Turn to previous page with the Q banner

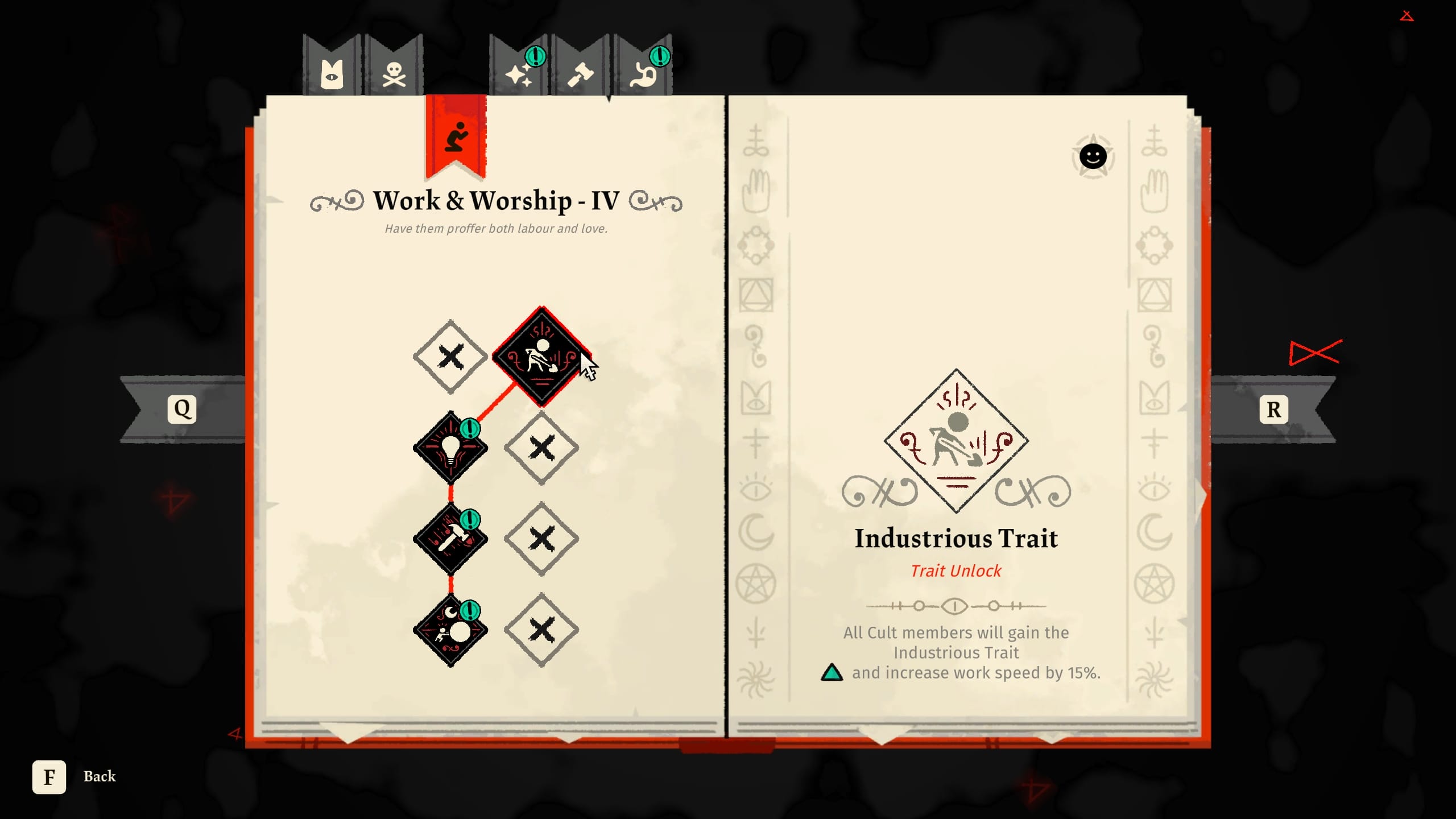coord(182,407)
